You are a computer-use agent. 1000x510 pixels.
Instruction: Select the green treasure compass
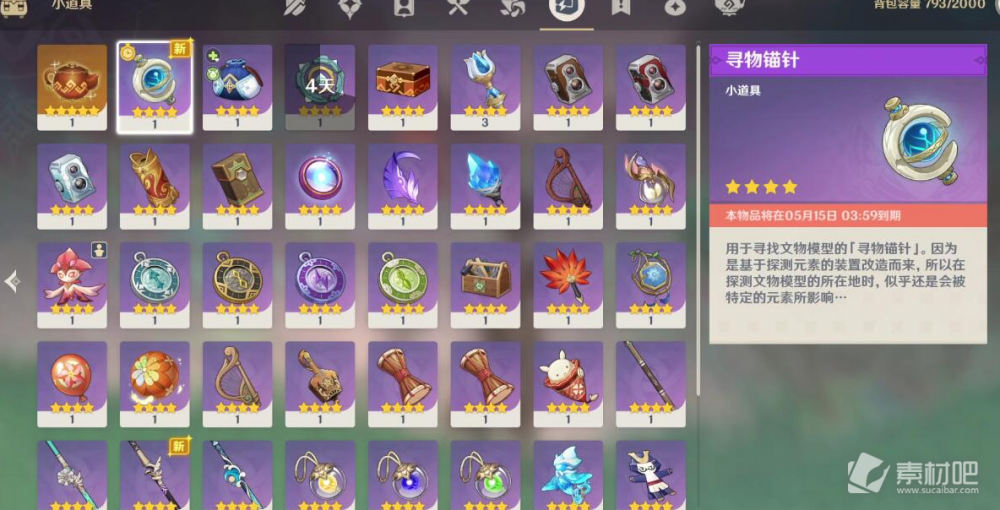click(x=403, y=279)
